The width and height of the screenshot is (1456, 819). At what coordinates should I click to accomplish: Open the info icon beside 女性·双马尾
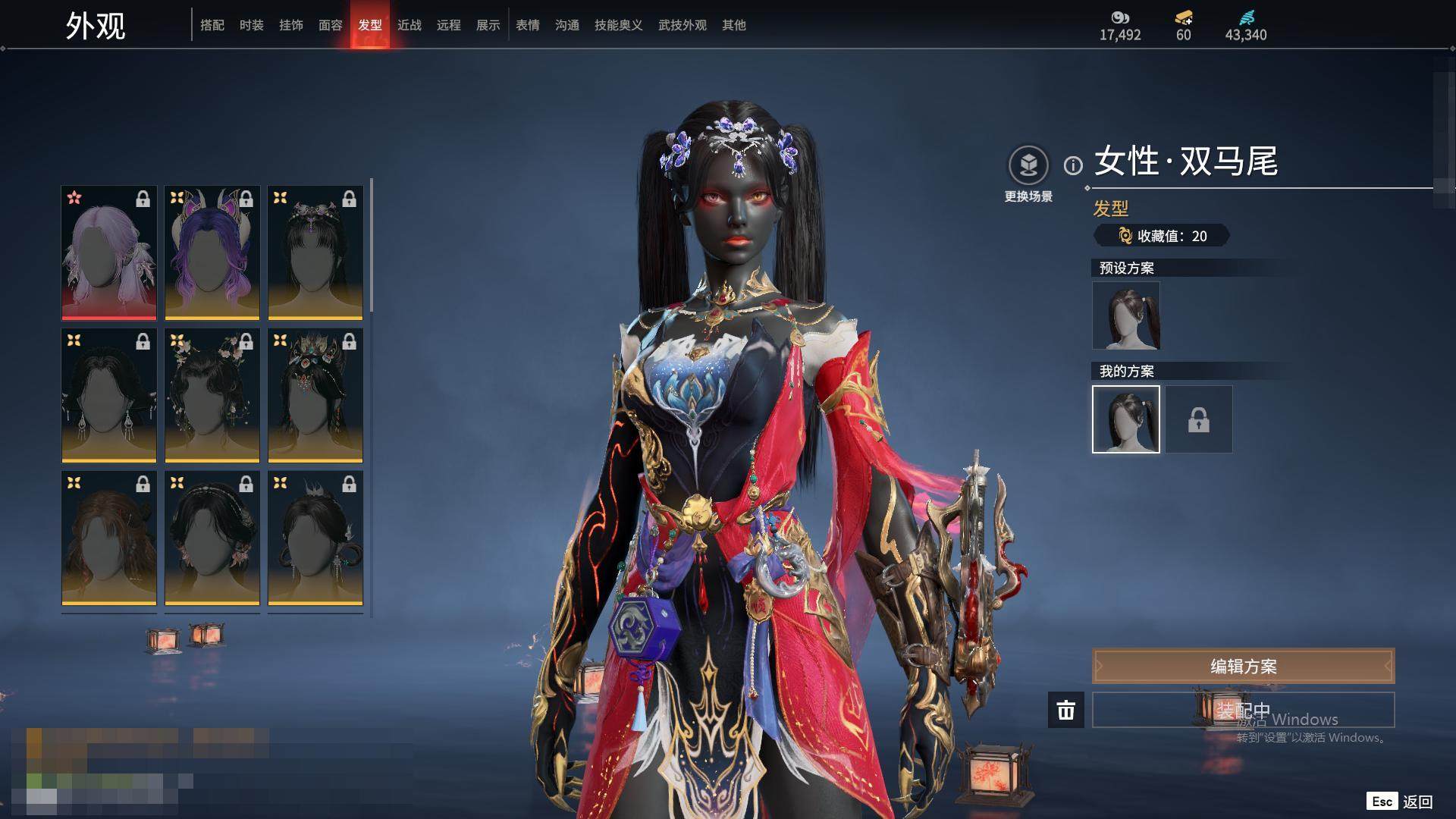[1073, 165]
